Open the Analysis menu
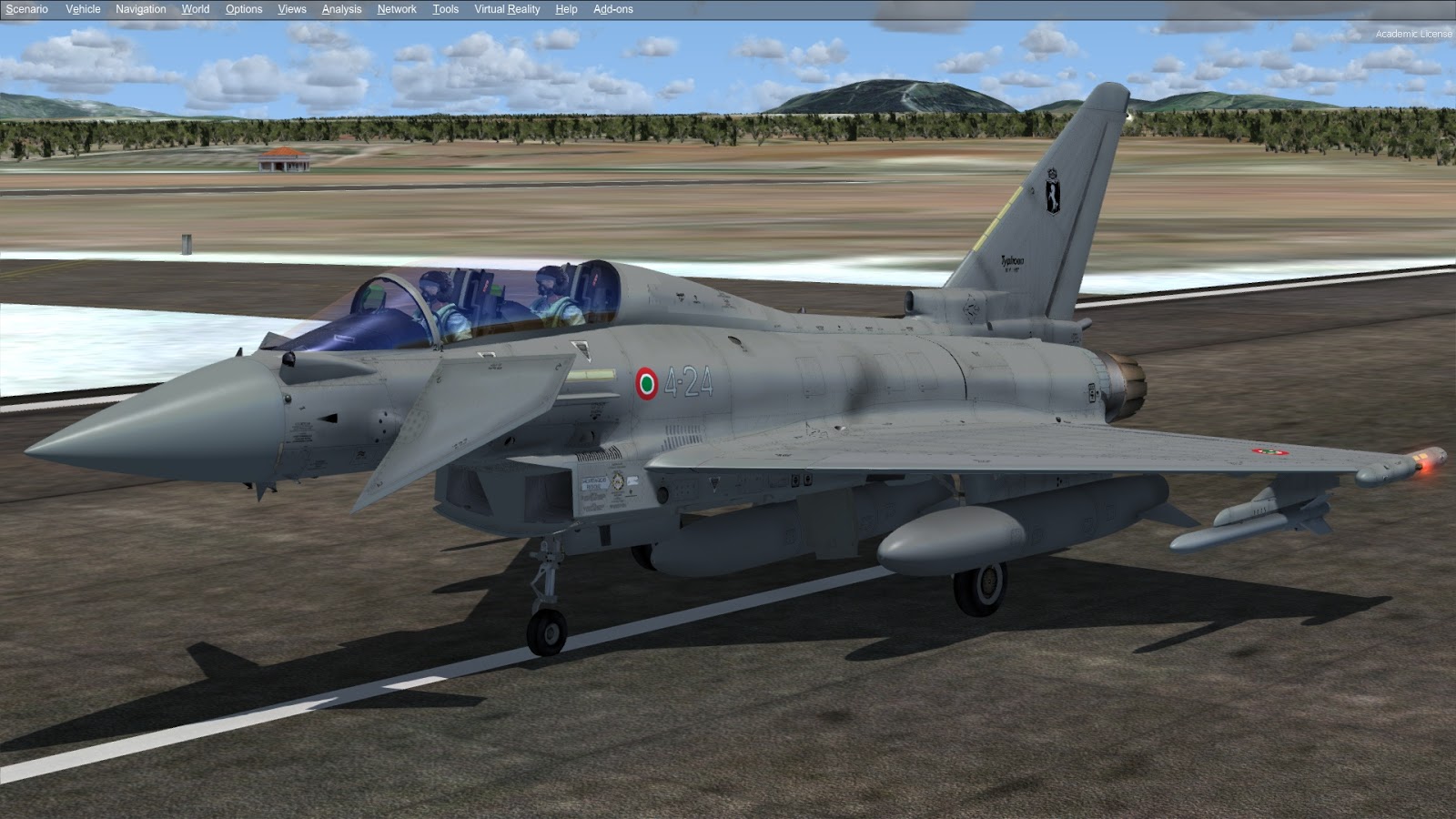The height and width of the screenshot is (819, 1456). coord(340,9)
